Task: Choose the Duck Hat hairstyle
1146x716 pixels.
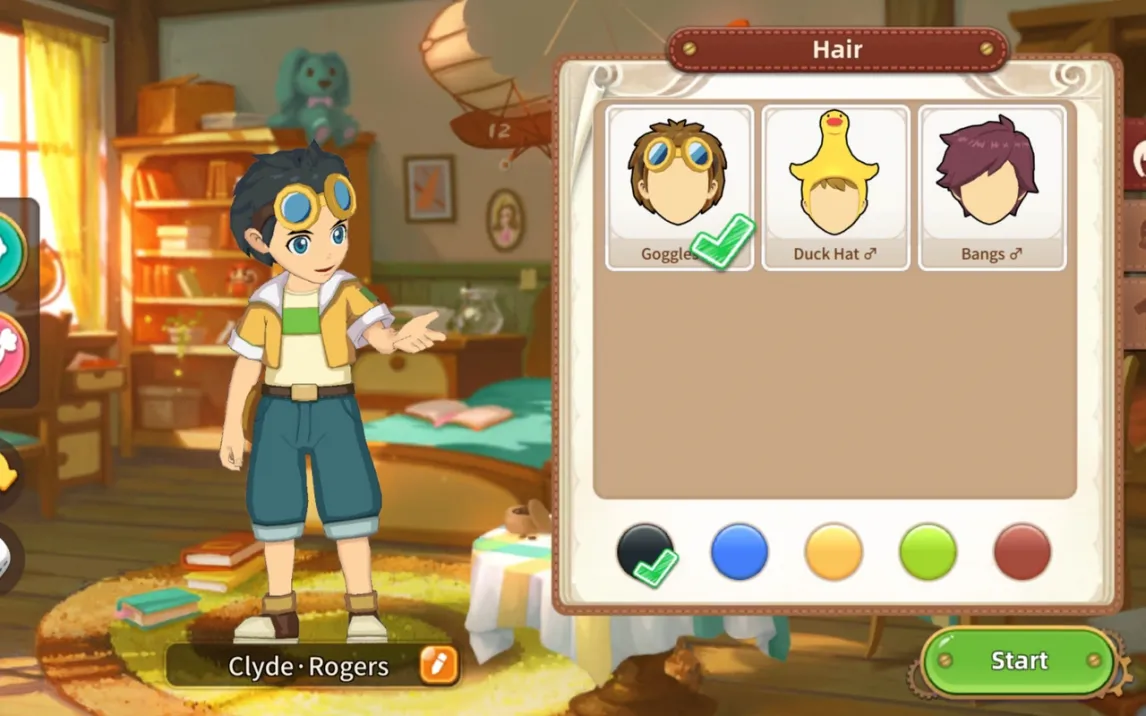Action: click(835, 187)
